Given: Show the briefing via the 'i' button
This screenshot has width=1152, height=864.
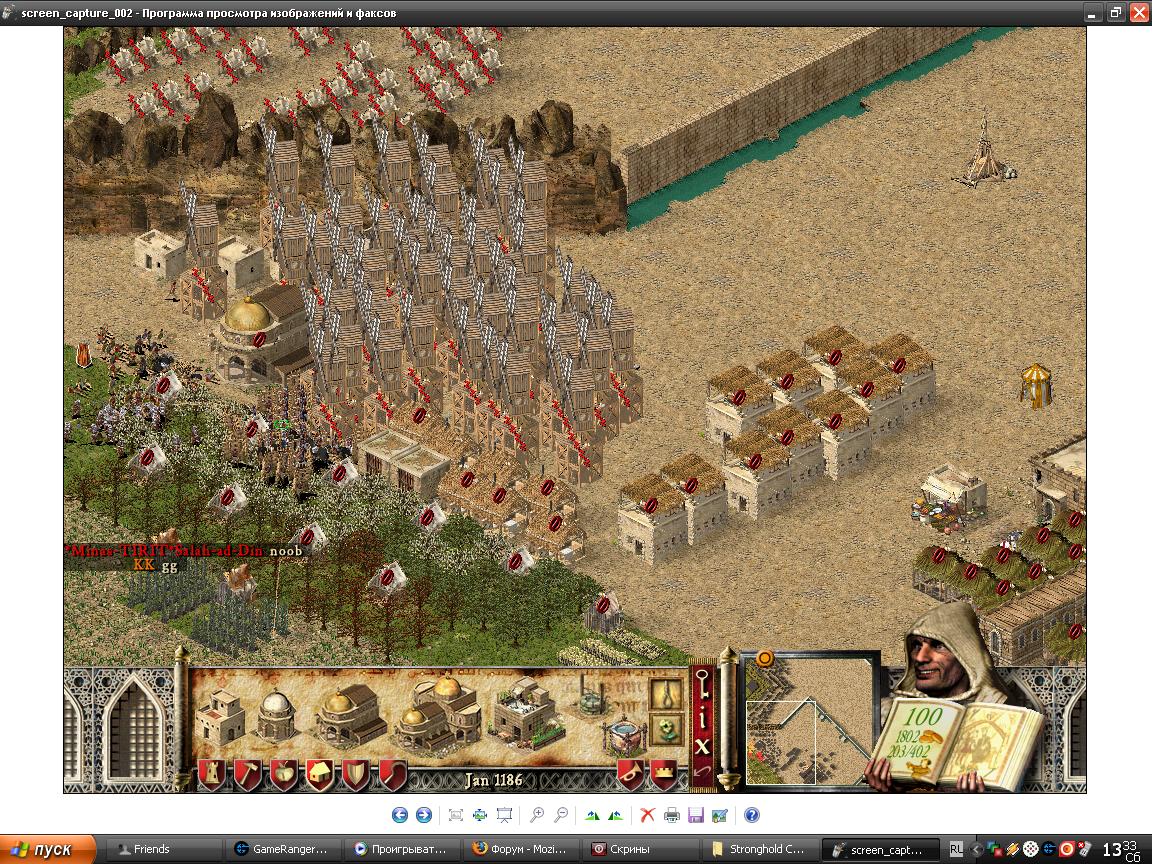Looking at the screenshot, I should [703, 719].
